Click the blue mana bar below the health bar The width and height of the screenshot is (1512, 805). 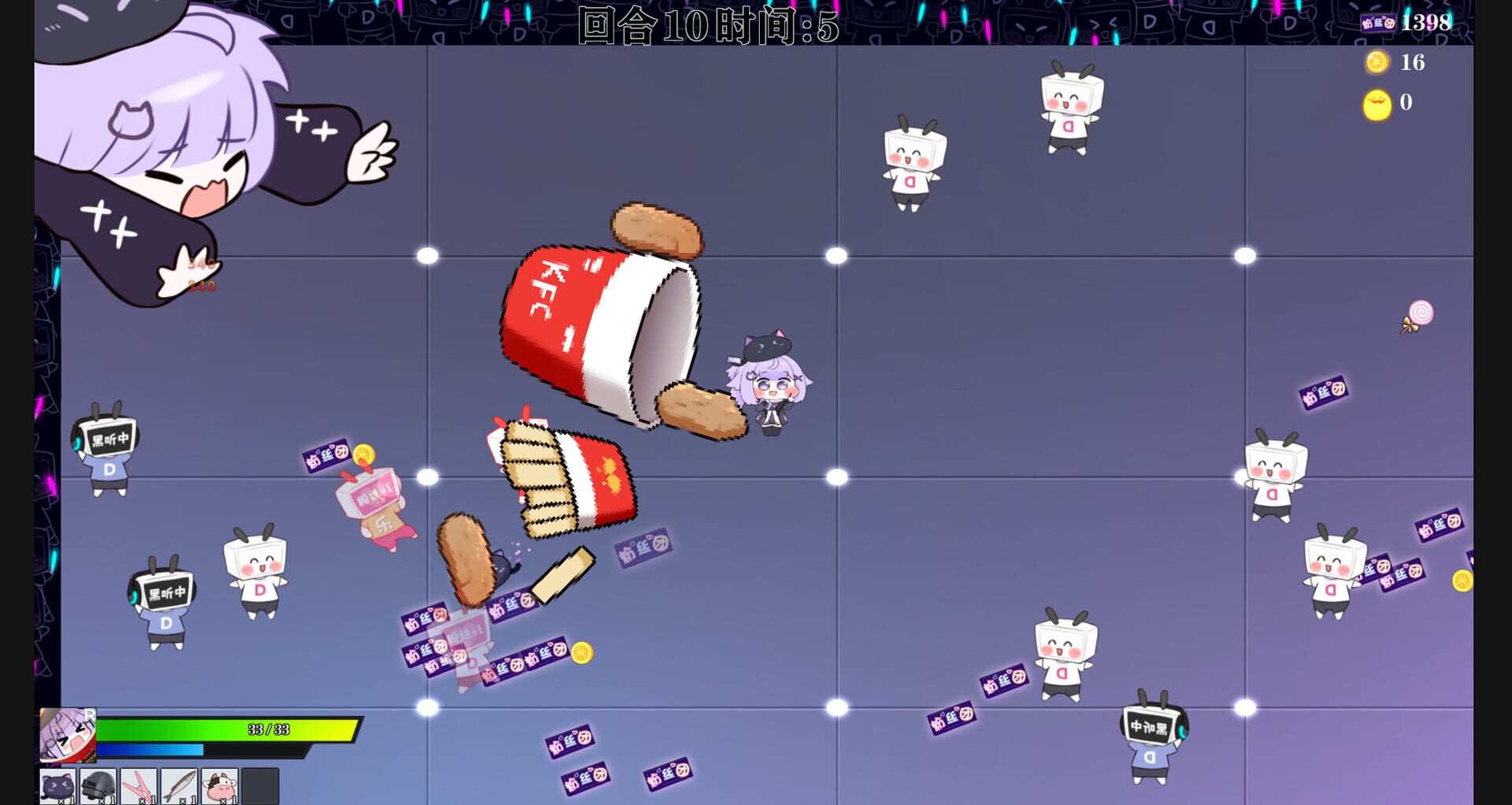tap(150, 751)
